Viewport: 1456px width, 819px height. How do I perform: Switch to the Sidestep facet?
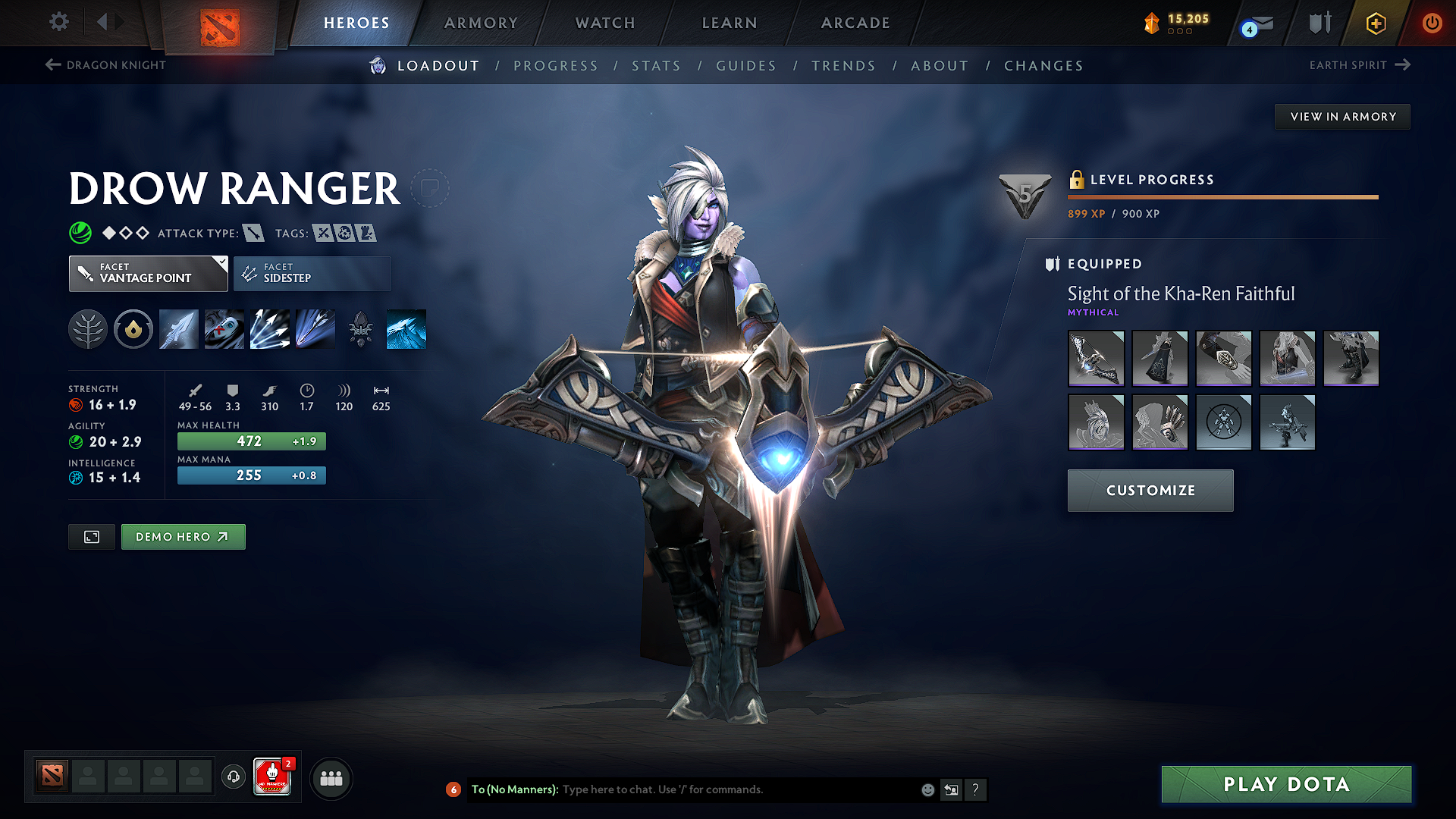[312, 273]
